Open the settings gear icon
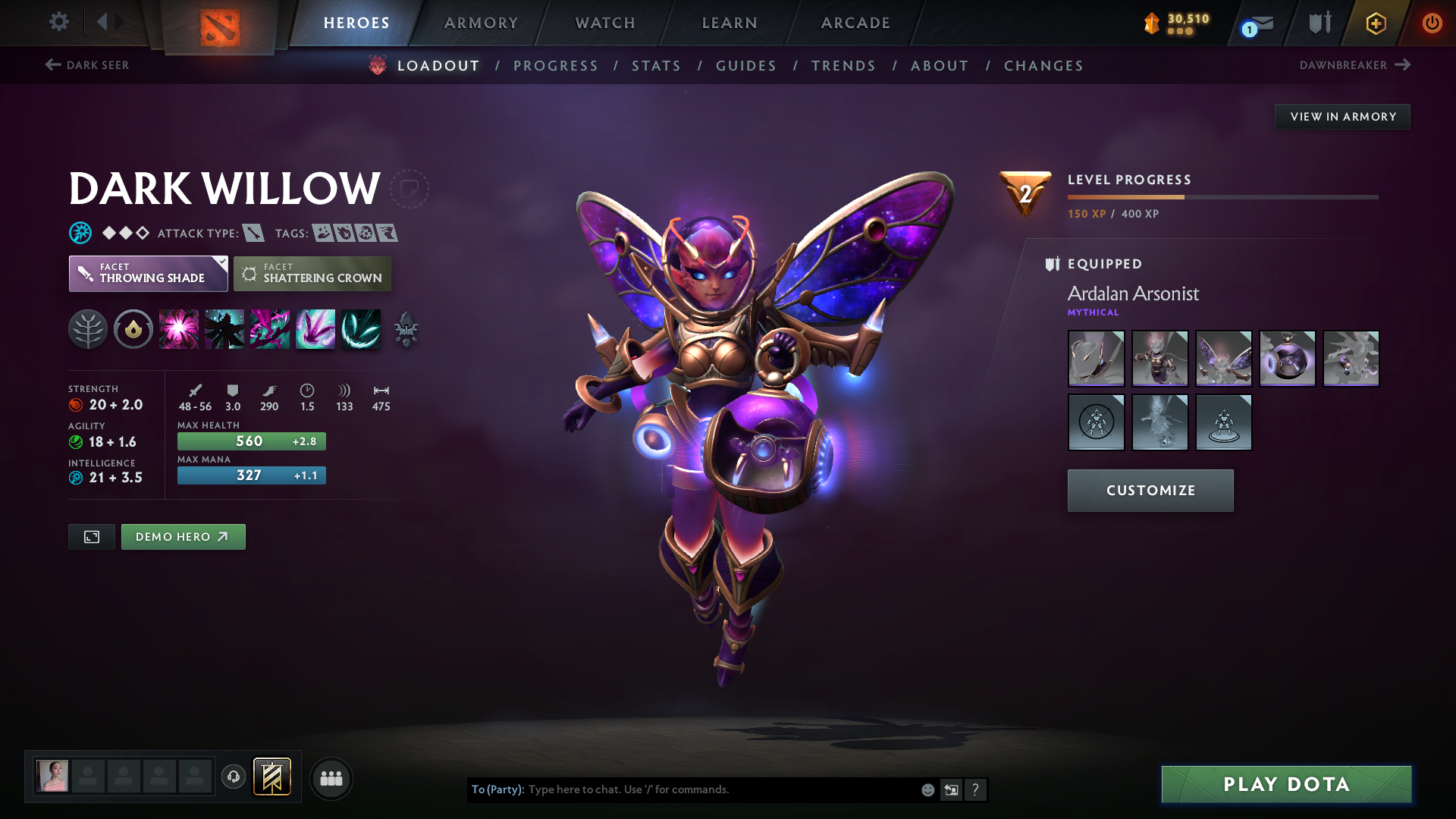This screenshot has width=1456, height=819. click(x=59, y=23)
